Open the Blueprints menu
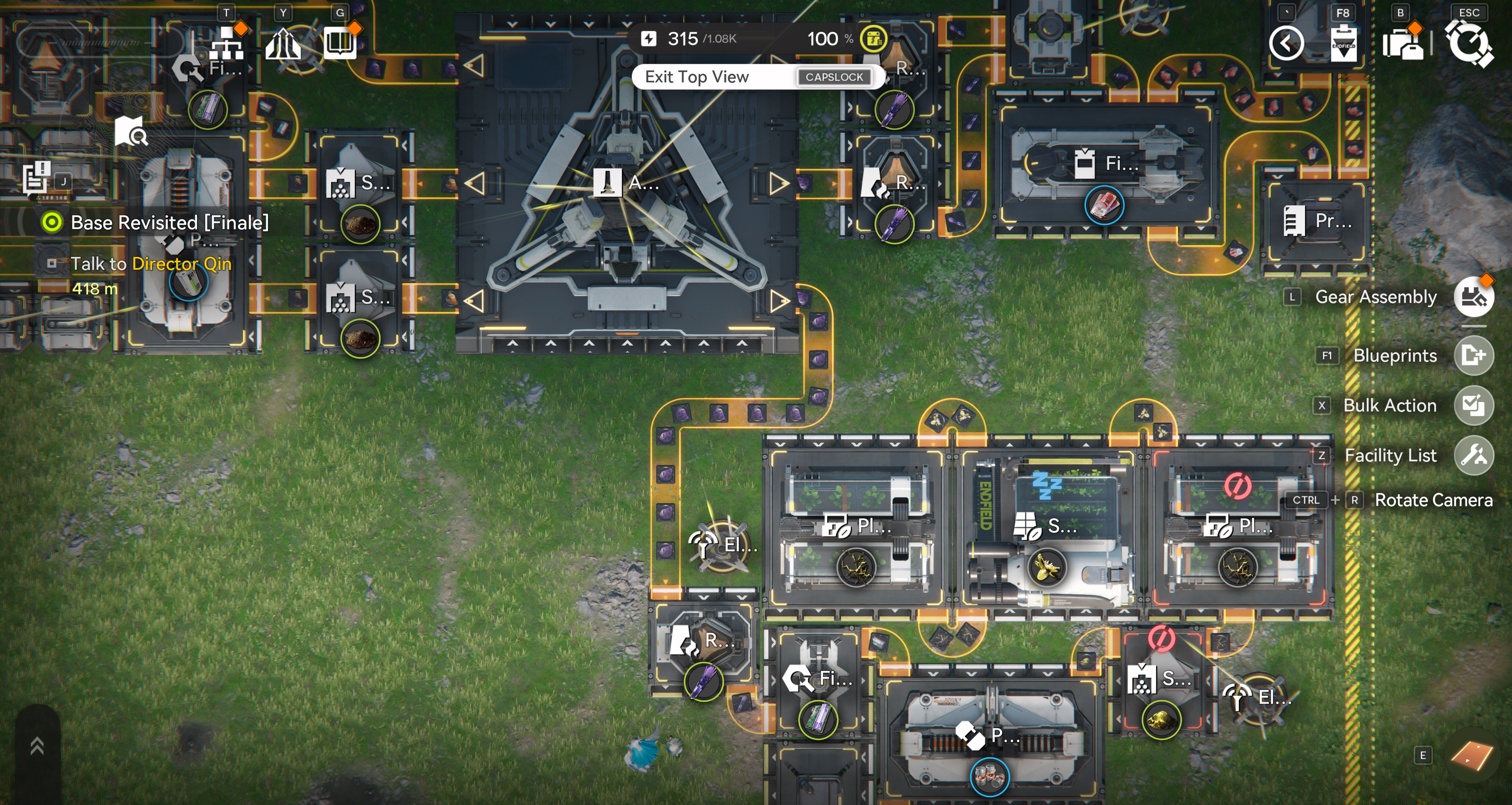The height and width of the screenshot is (805, 1512). tap(1473, 355)
